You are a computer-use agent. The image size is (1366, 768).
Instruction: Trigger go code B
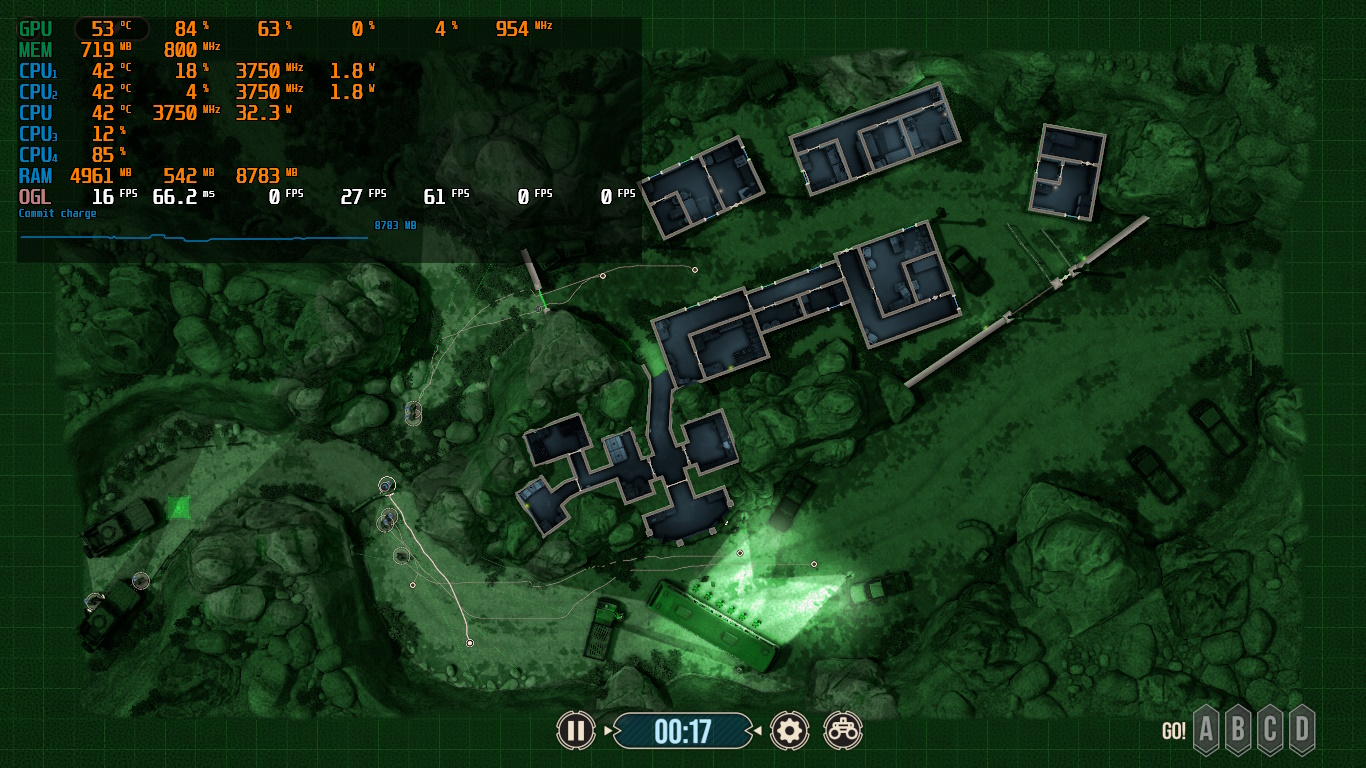click(1238, 730)
